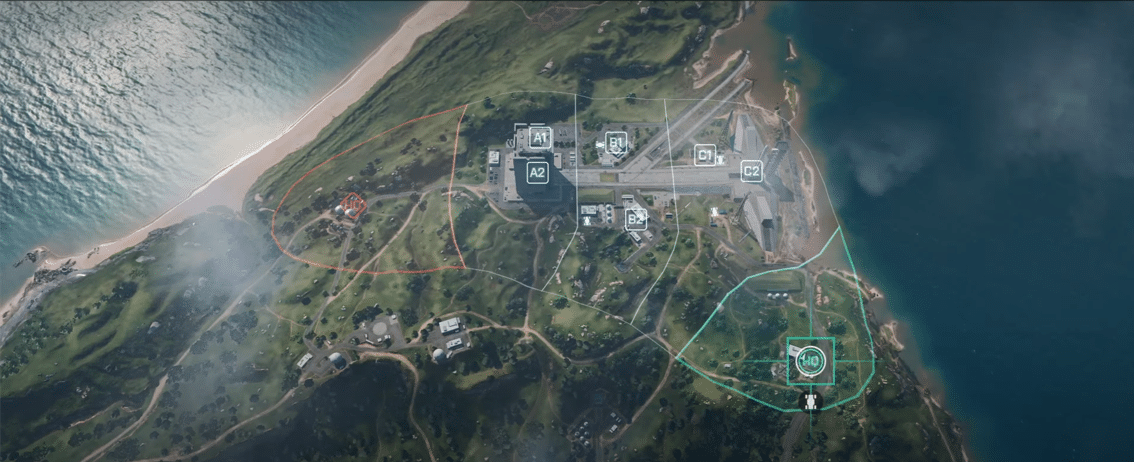Select the vehicle icon below the HQ
Screen dimensions: 1134x462
[810, 402]
